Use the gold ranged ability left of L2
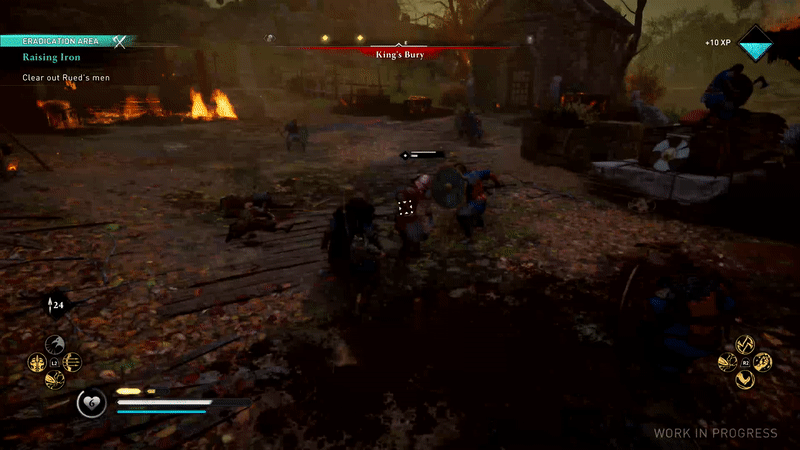The image size is (800, 450). 37,362
